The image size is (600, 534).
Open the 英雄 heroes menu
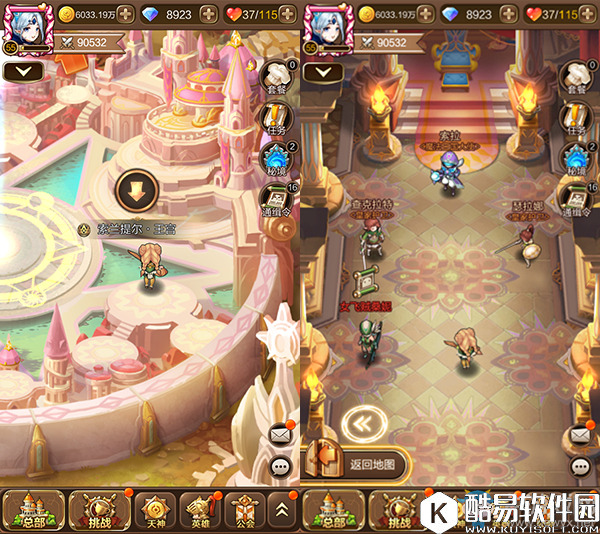point(200,510)
